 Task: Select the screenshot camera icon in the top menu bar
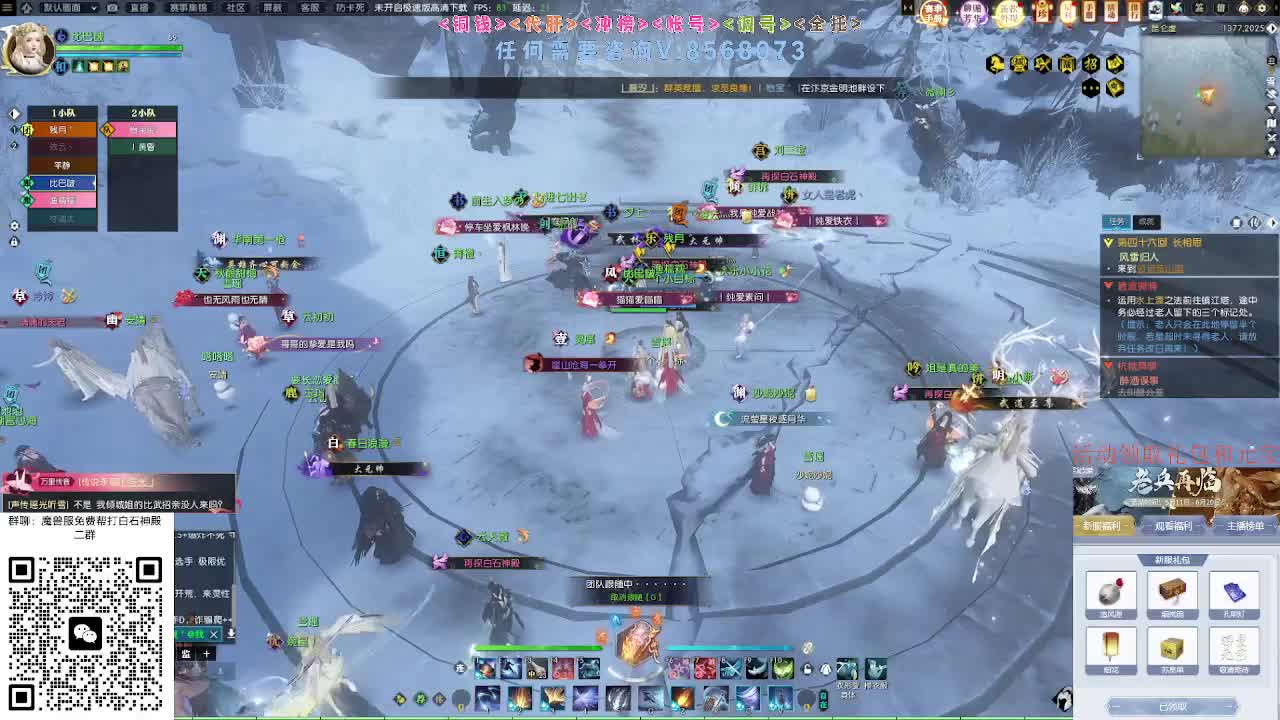112,9
